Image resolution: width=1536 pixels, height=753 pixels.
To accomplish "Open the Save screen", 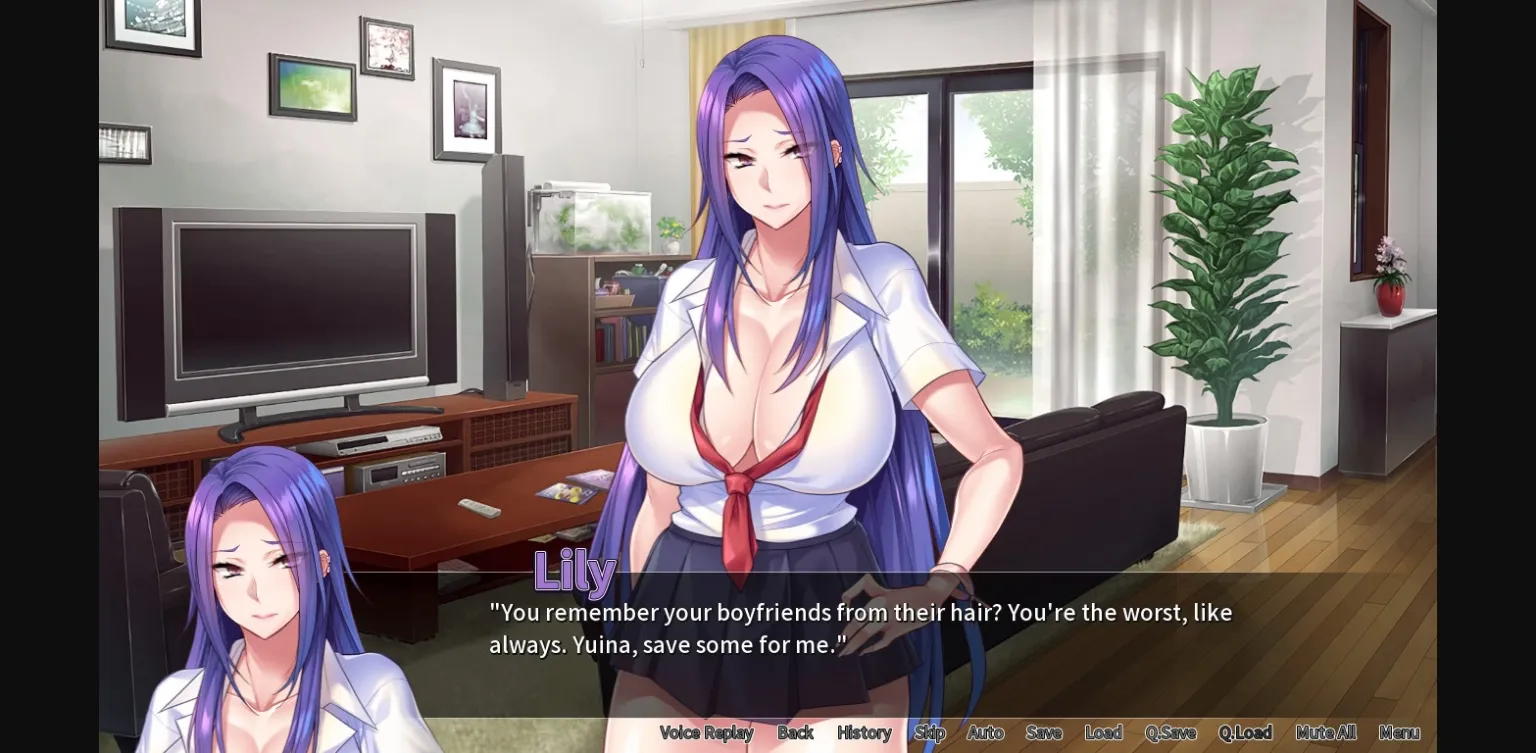I will point(1044,732).
